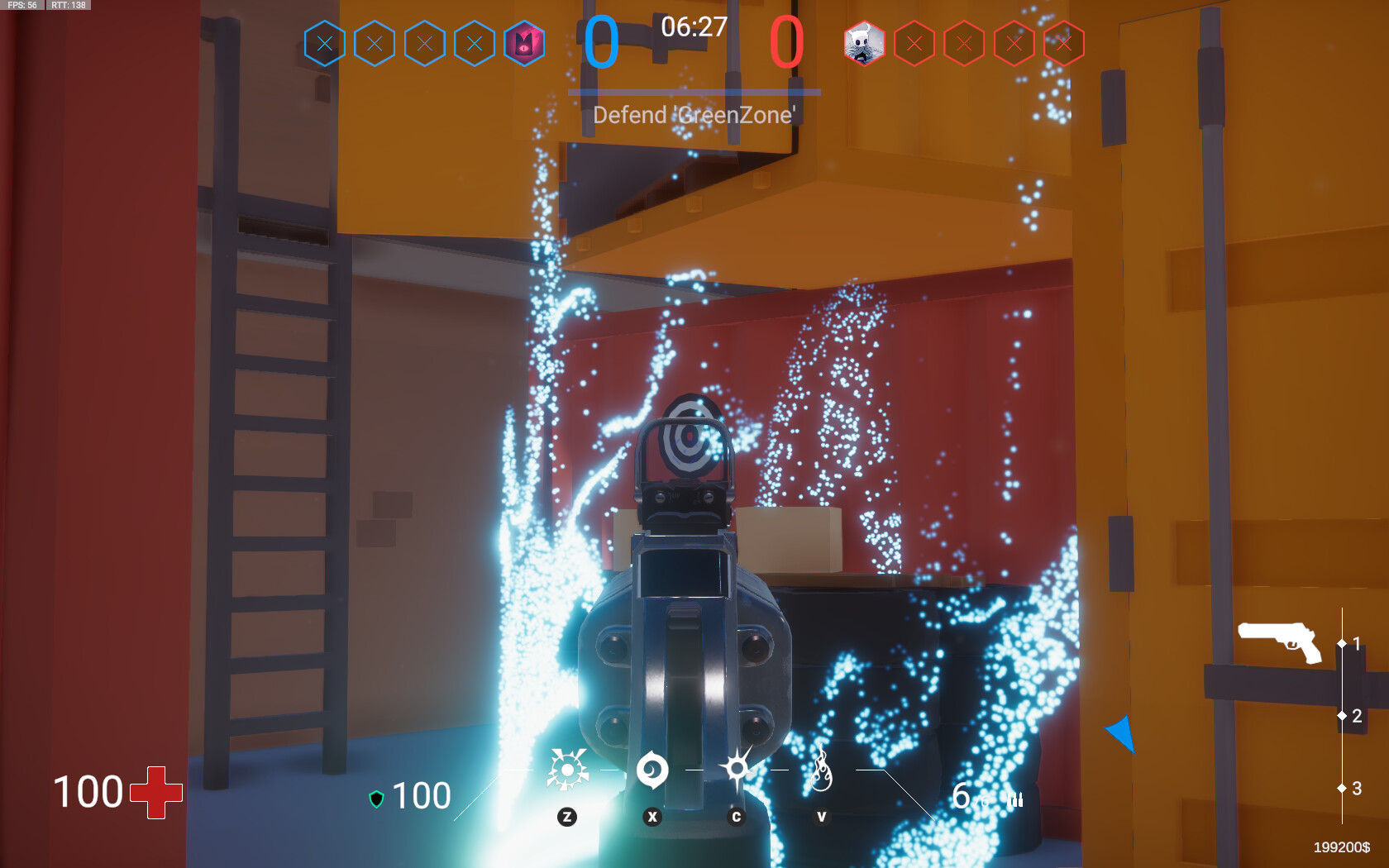Trigger the C sunburst ability

coord(736,769)
